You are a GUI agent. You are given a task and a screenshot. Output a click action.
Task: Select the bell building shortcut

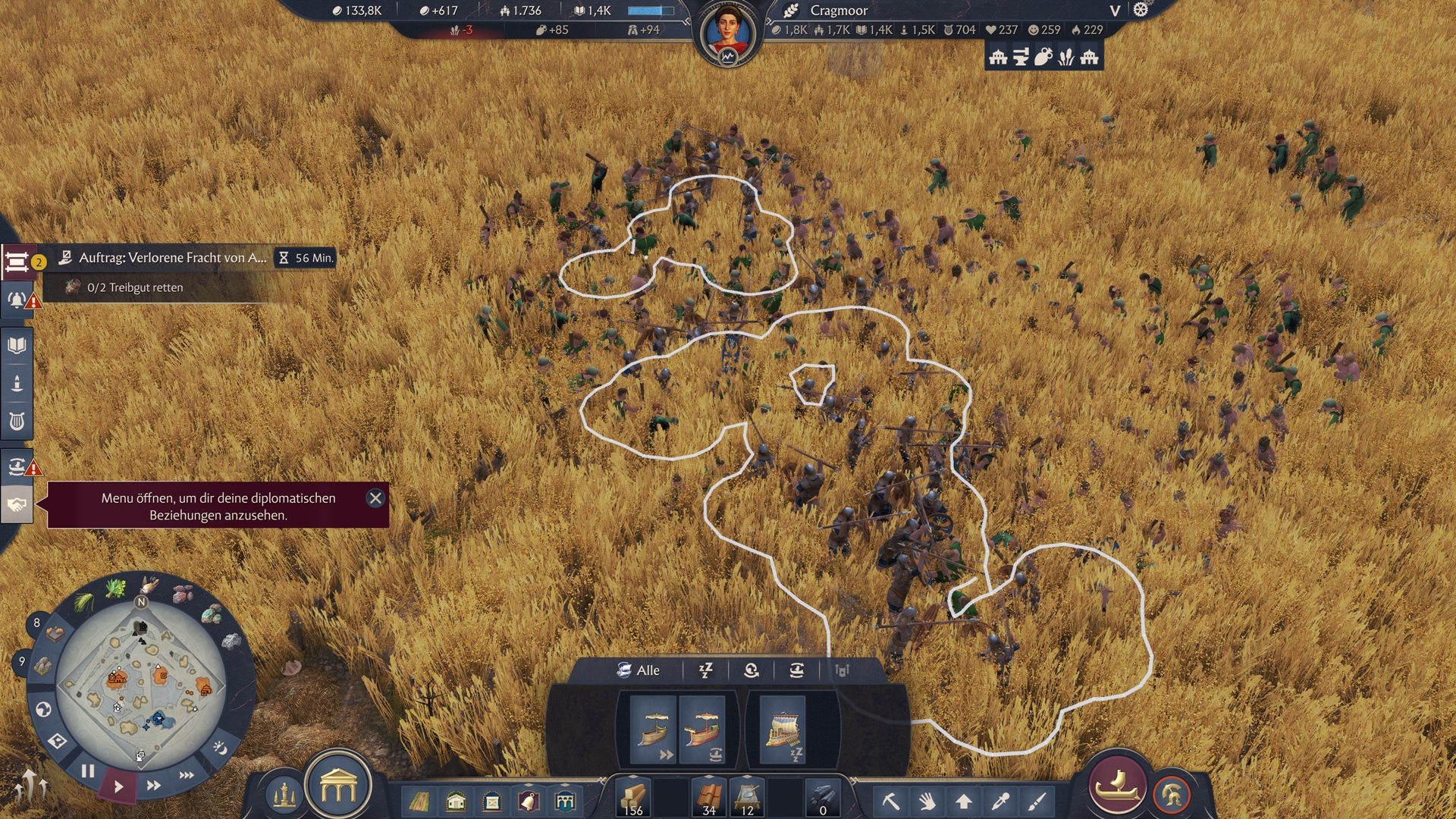[x=528, y=801]
